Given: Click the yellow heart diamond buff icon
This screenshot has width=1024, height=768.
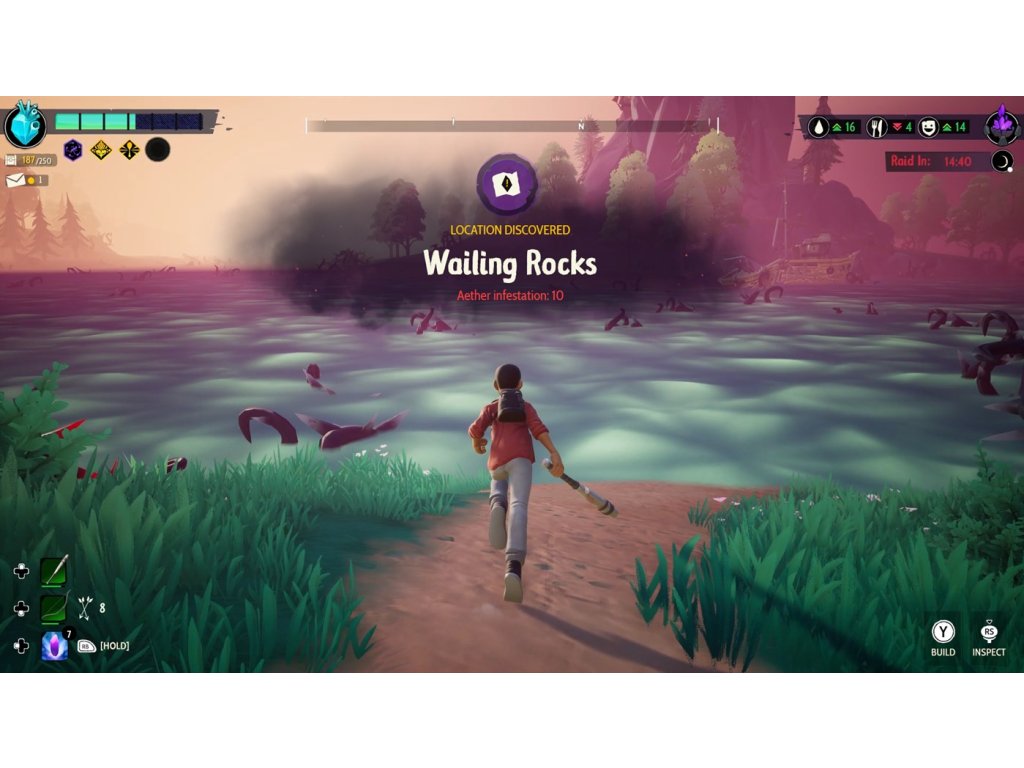Looking at the screenshot, I should pos(100,150).
